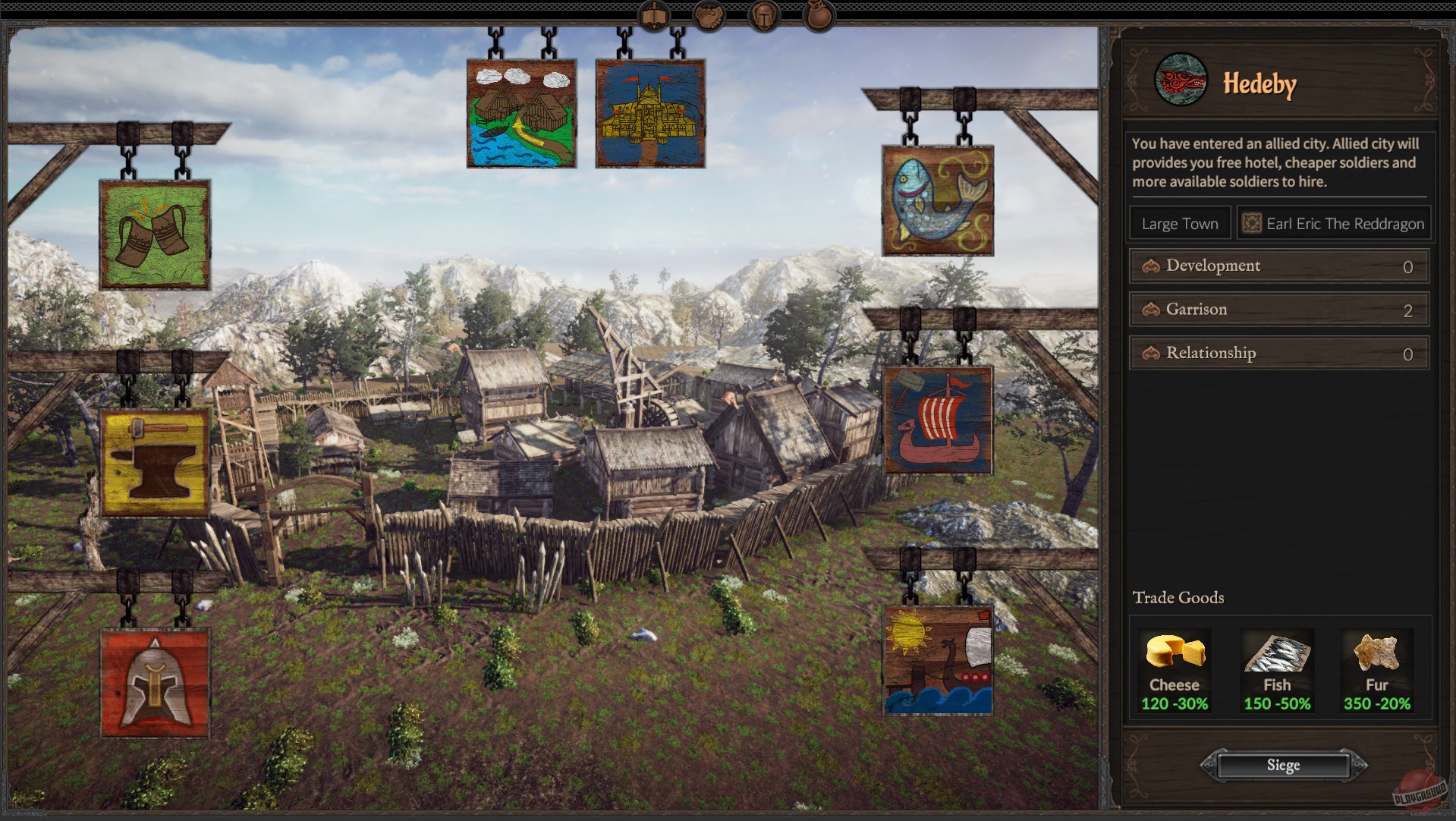Toggle the Garrison stat row
This screenshot has width=1456, height=821.
coord(1278,309)
